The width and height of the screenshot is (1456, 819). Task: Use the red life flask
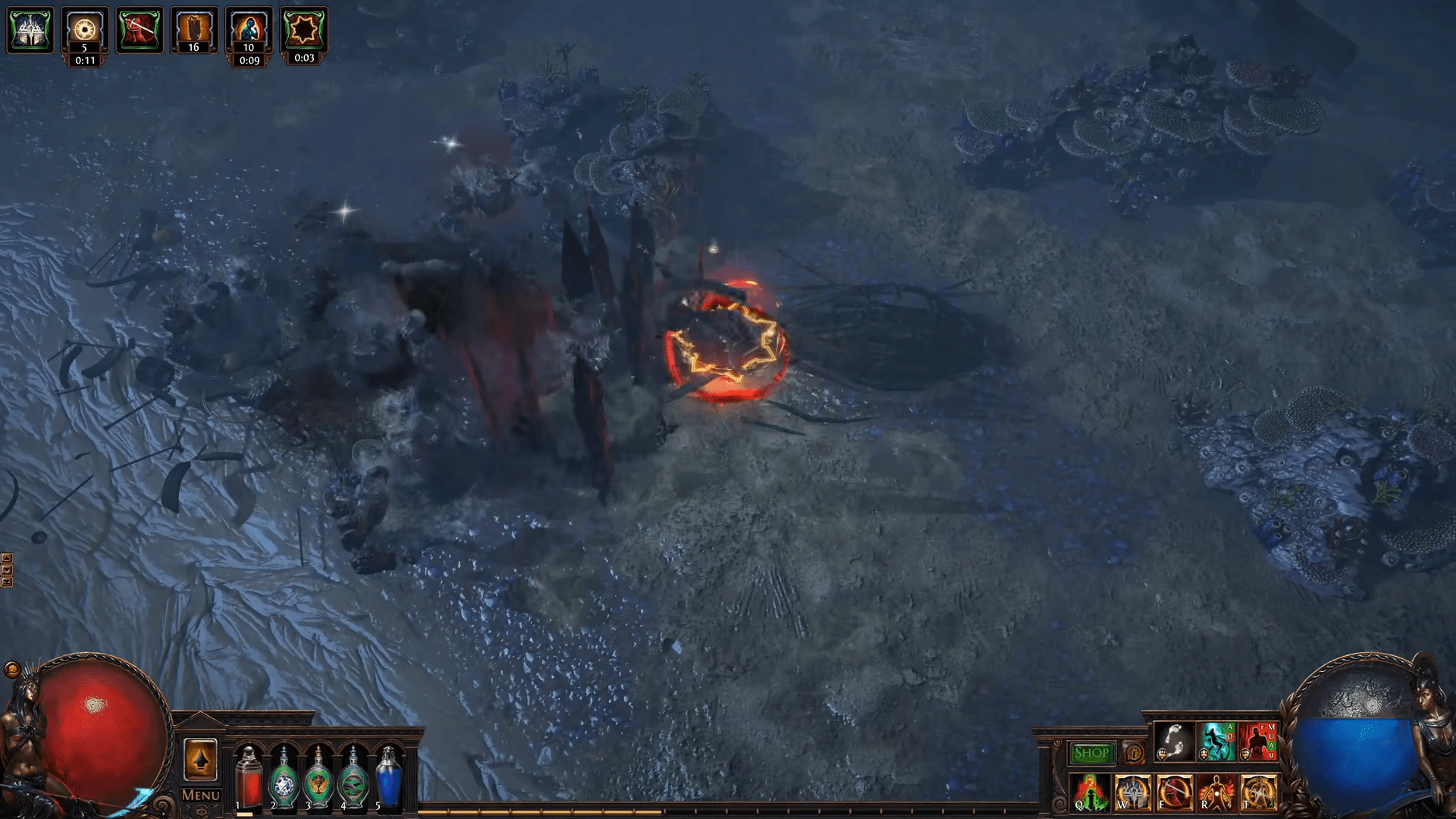(x=248, y=778)
